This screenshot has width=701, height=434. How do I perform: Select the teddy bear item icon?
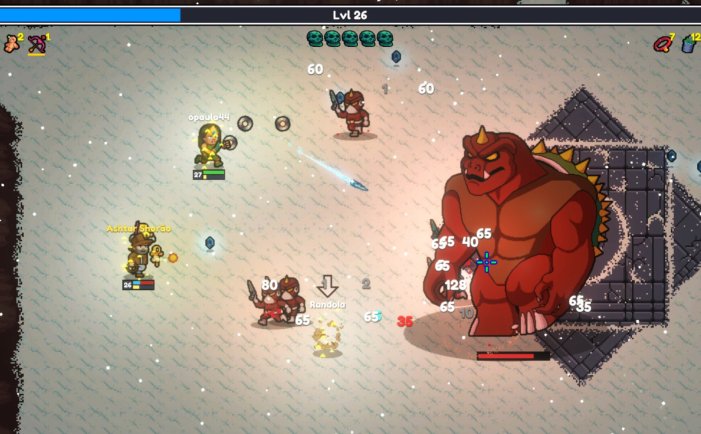pos(12,43)
